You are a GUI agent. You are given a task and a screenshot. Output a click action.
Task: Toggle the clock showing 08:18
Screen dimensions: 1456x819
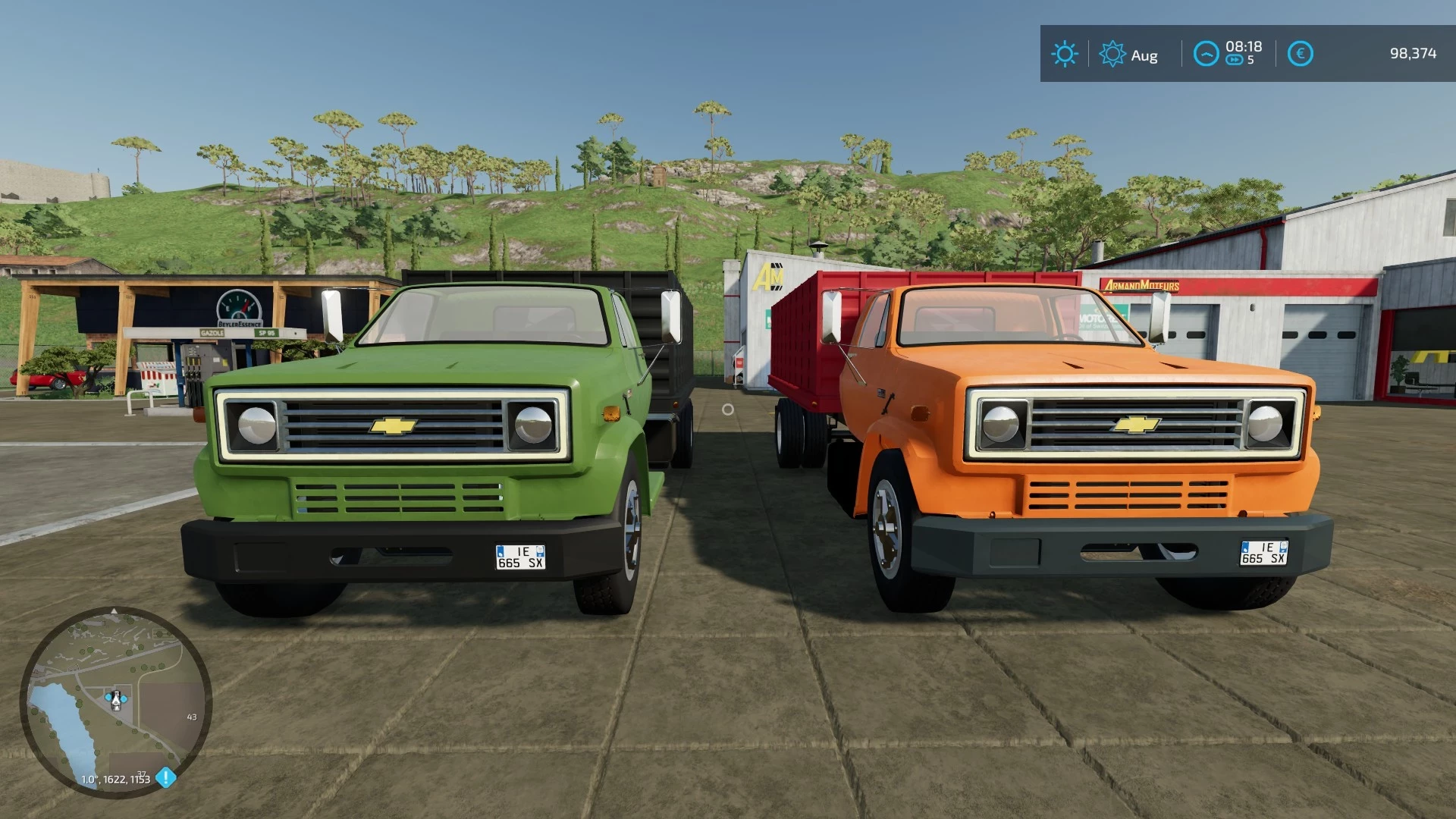1244,45
